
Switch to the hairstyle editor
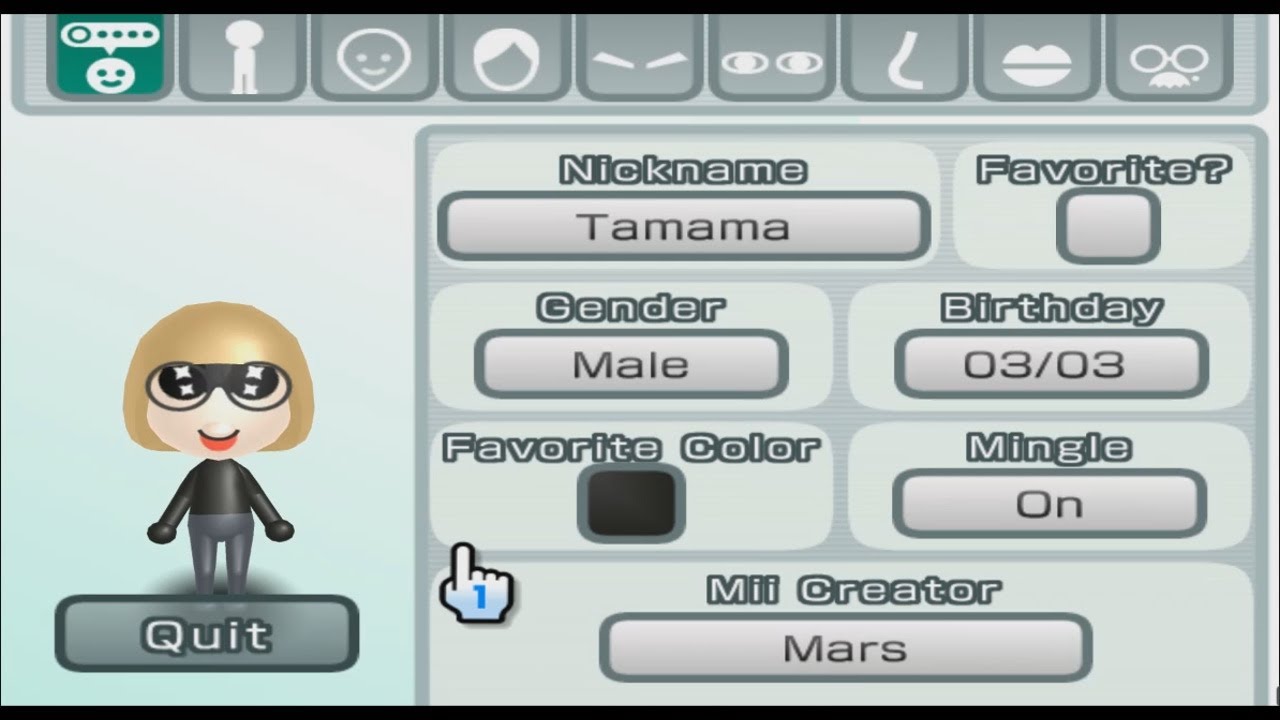tap(506, 55)
